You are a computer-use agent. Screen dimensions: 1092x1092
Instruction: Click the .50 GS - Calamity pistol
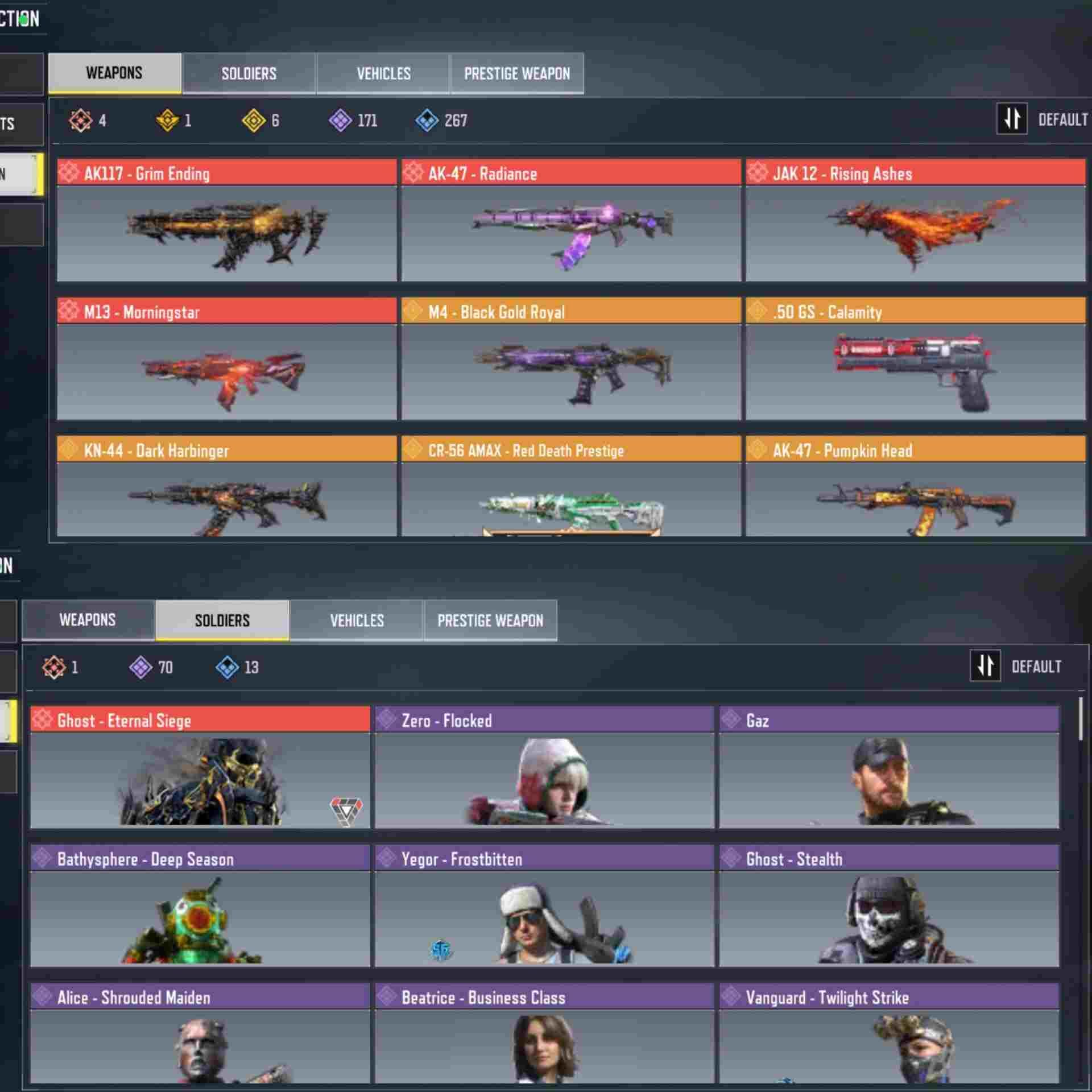[x=916, y=359]
